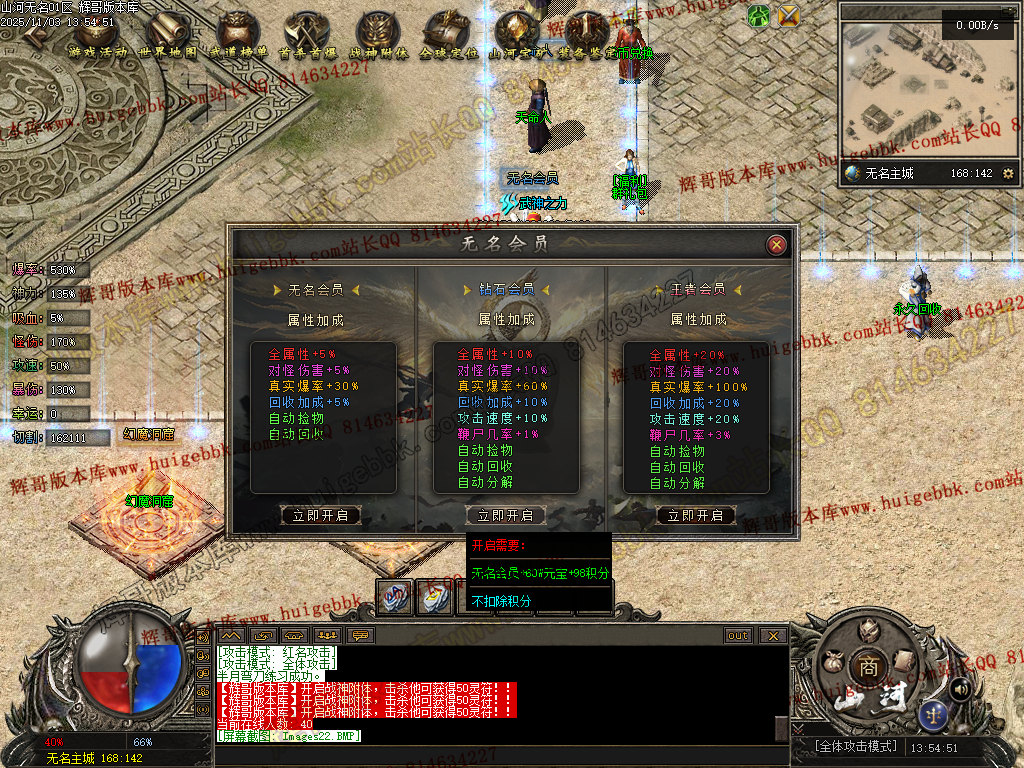1024x768 pixels.
Task: Open the 游戏活动 events menu
Action: [x=98, y=36]
